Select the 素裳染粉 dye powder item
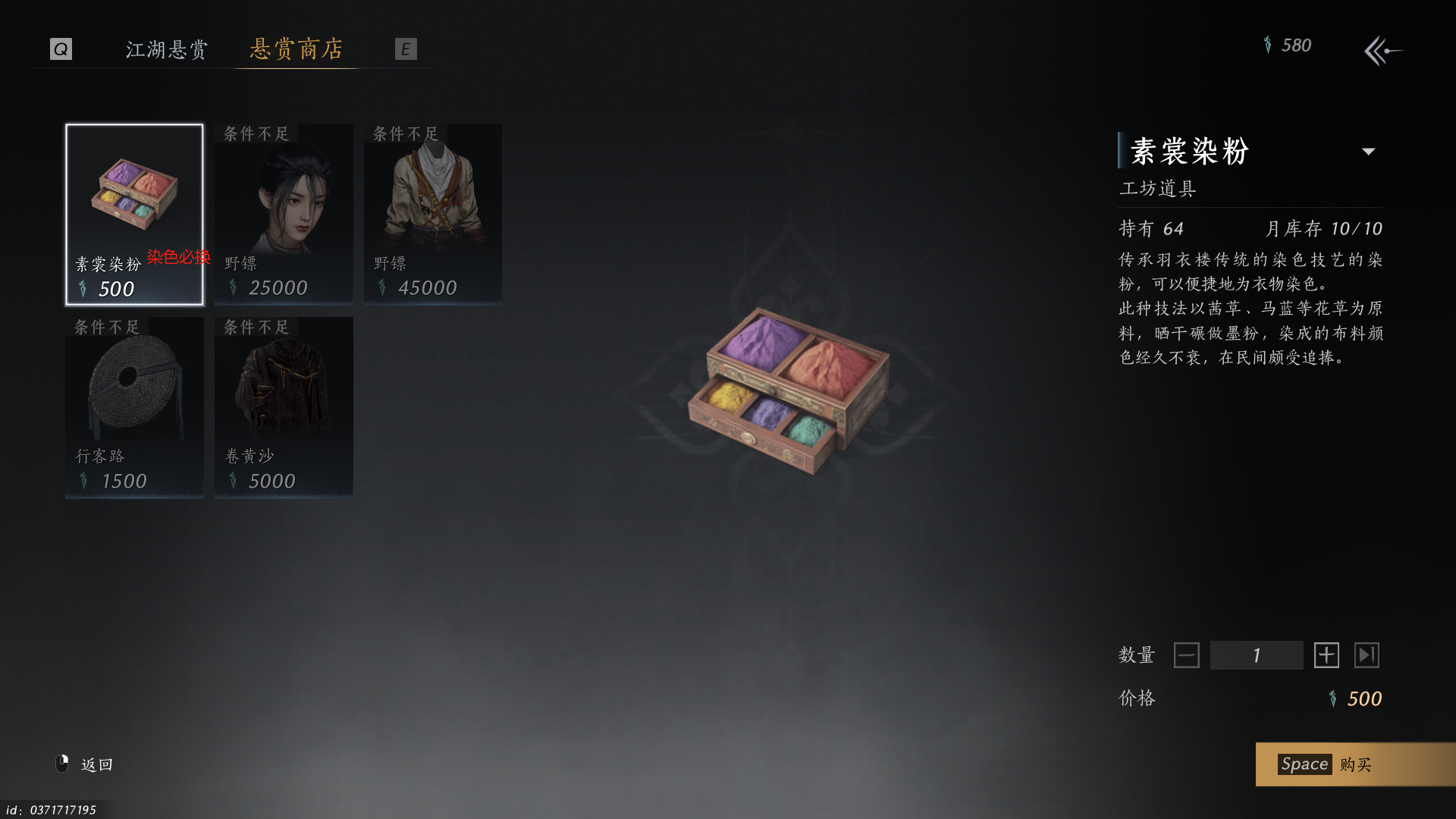Image resolution: width=1456 pixels, height=819 pixels. (x=134, y=215)
